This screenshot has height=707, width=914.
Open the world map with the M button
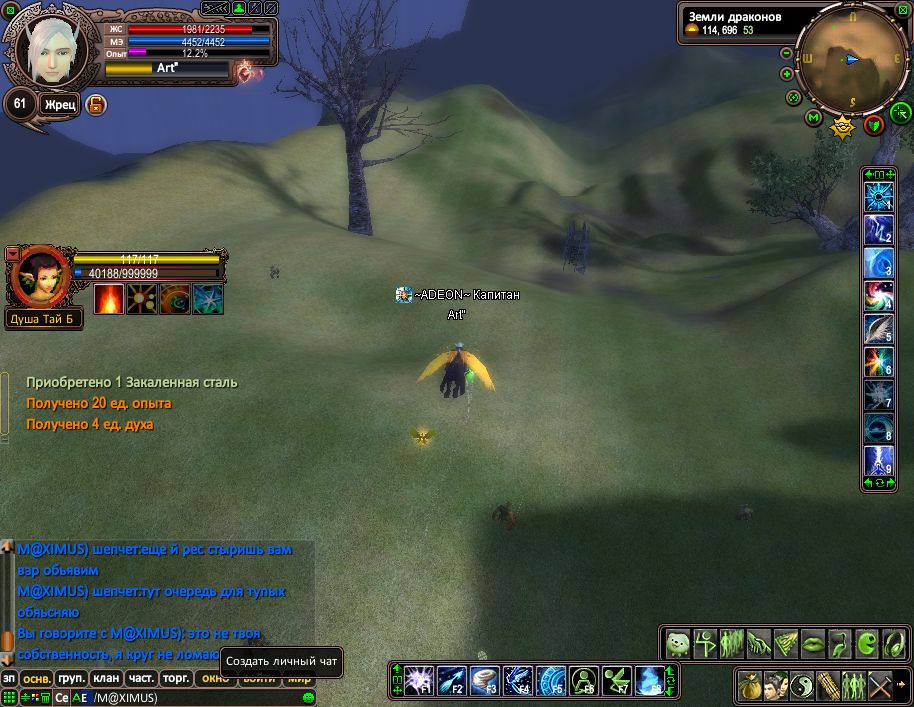(x=813, y=119)
